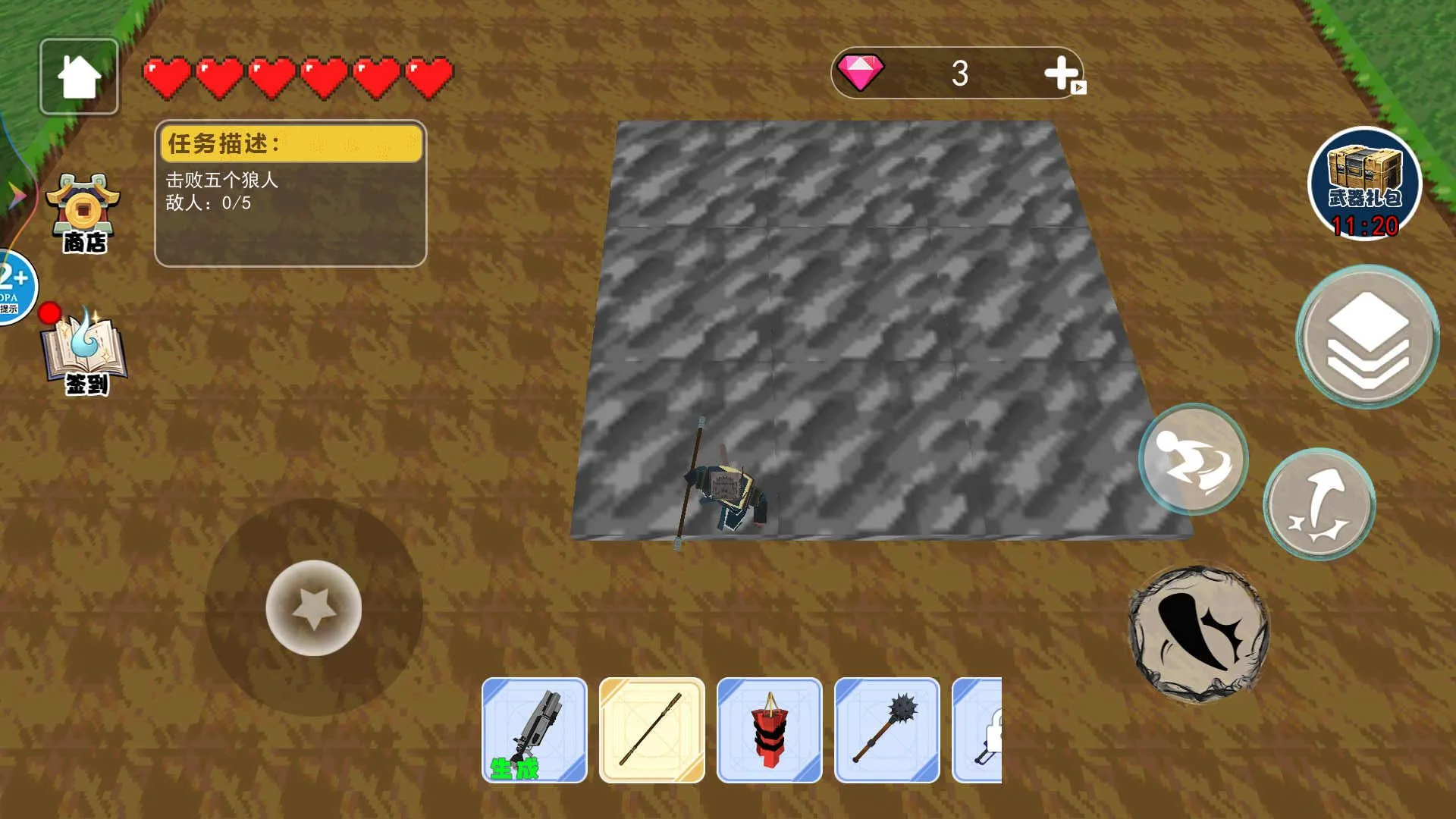The image size is (1456, 819).
Task: Tap the jump arrow button
Action: pos(1319,504)
